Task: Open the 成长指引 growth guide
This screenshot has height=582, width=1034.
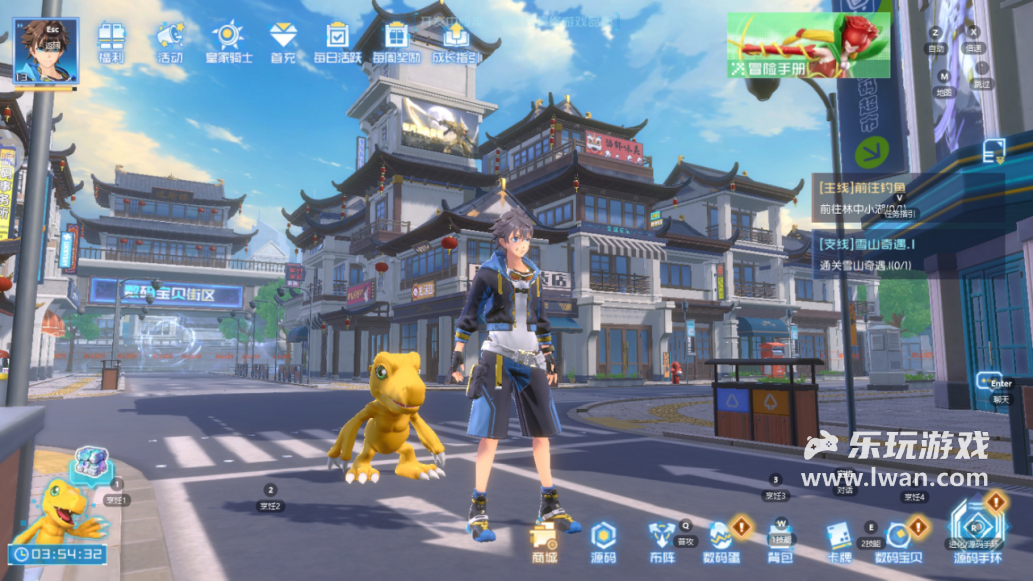Action: coord(455,40)
